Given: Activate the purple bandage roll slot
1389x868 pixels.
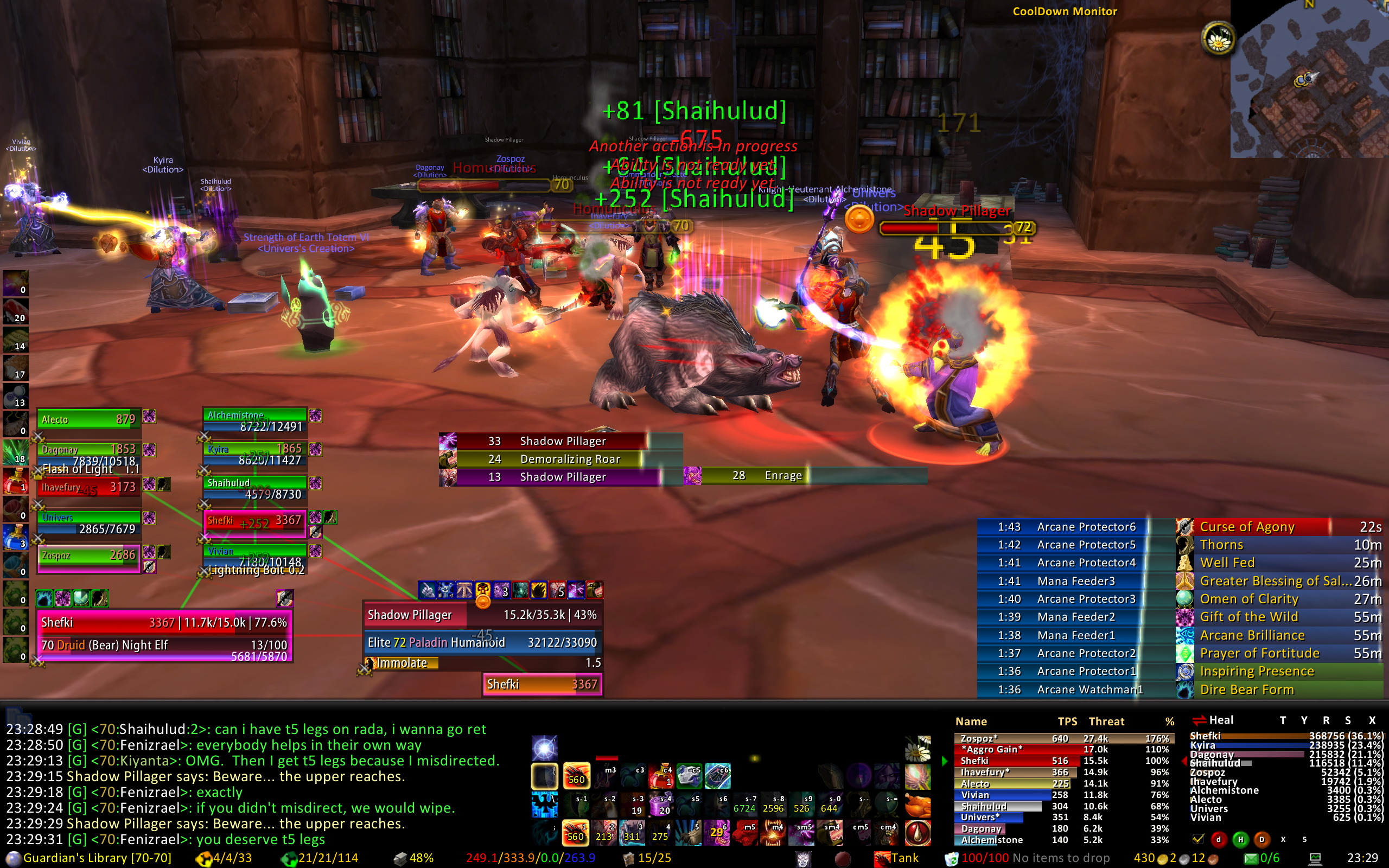Looking at the screenshot, I should 661,805.
